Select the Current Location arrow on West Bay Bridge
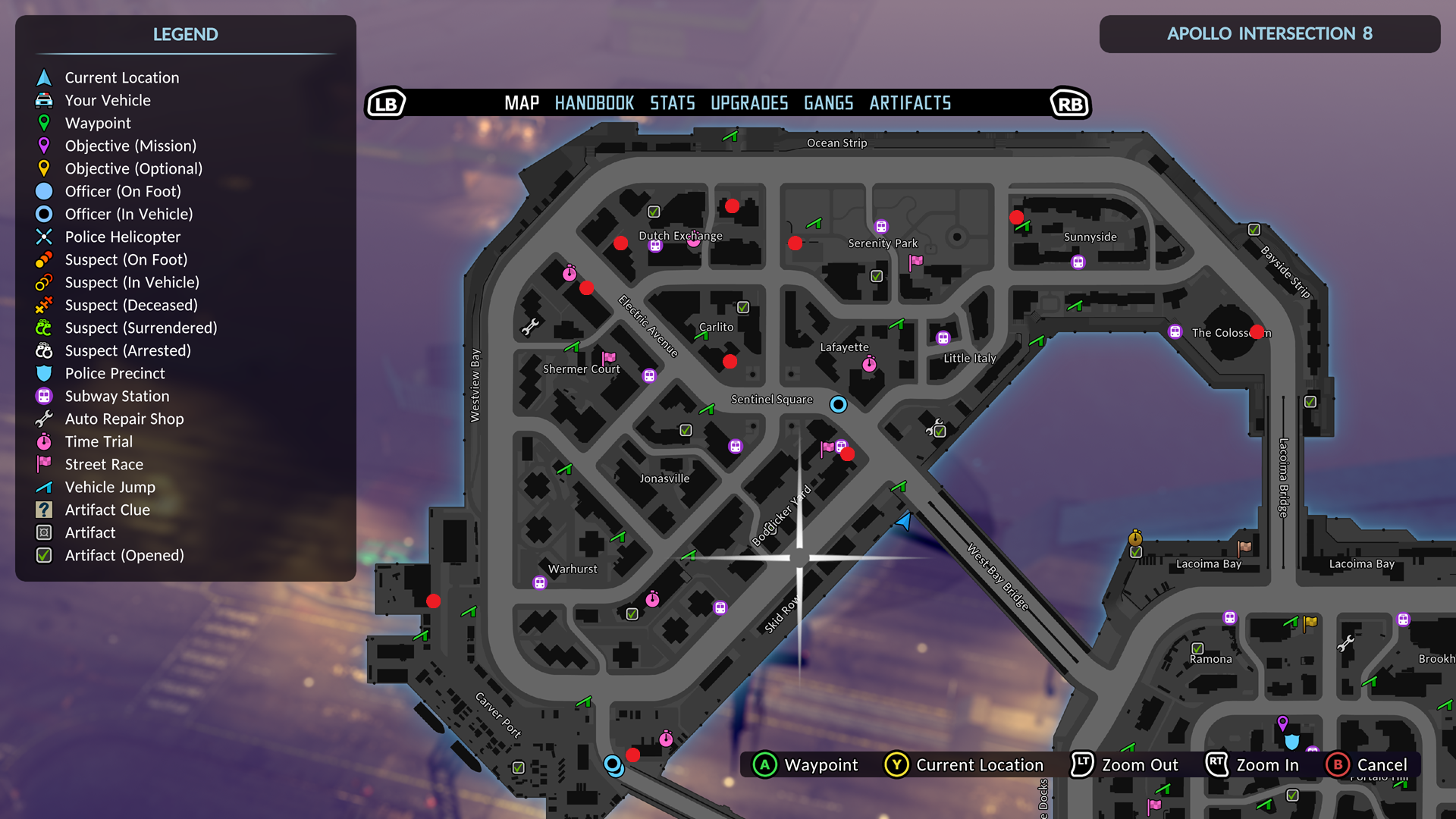 coord(902,522)
